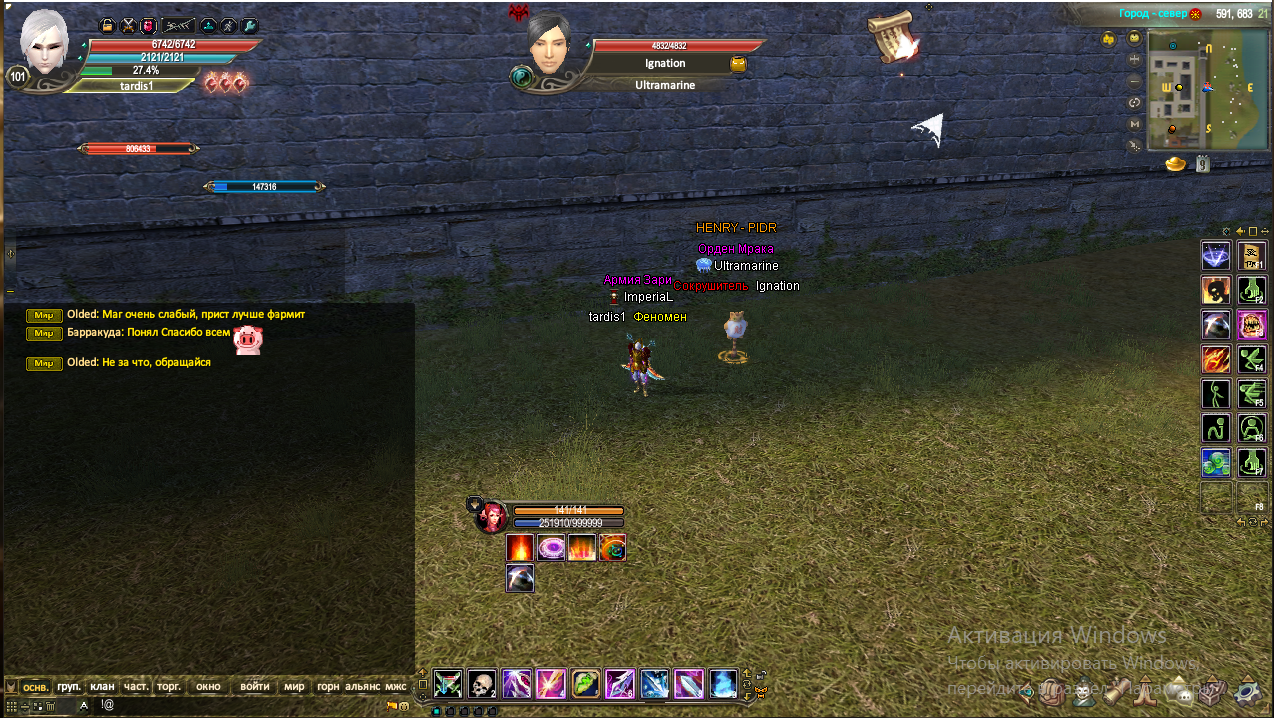Open the wrench settings icon near portrait
1274x718 pixels.
(249, 26)
